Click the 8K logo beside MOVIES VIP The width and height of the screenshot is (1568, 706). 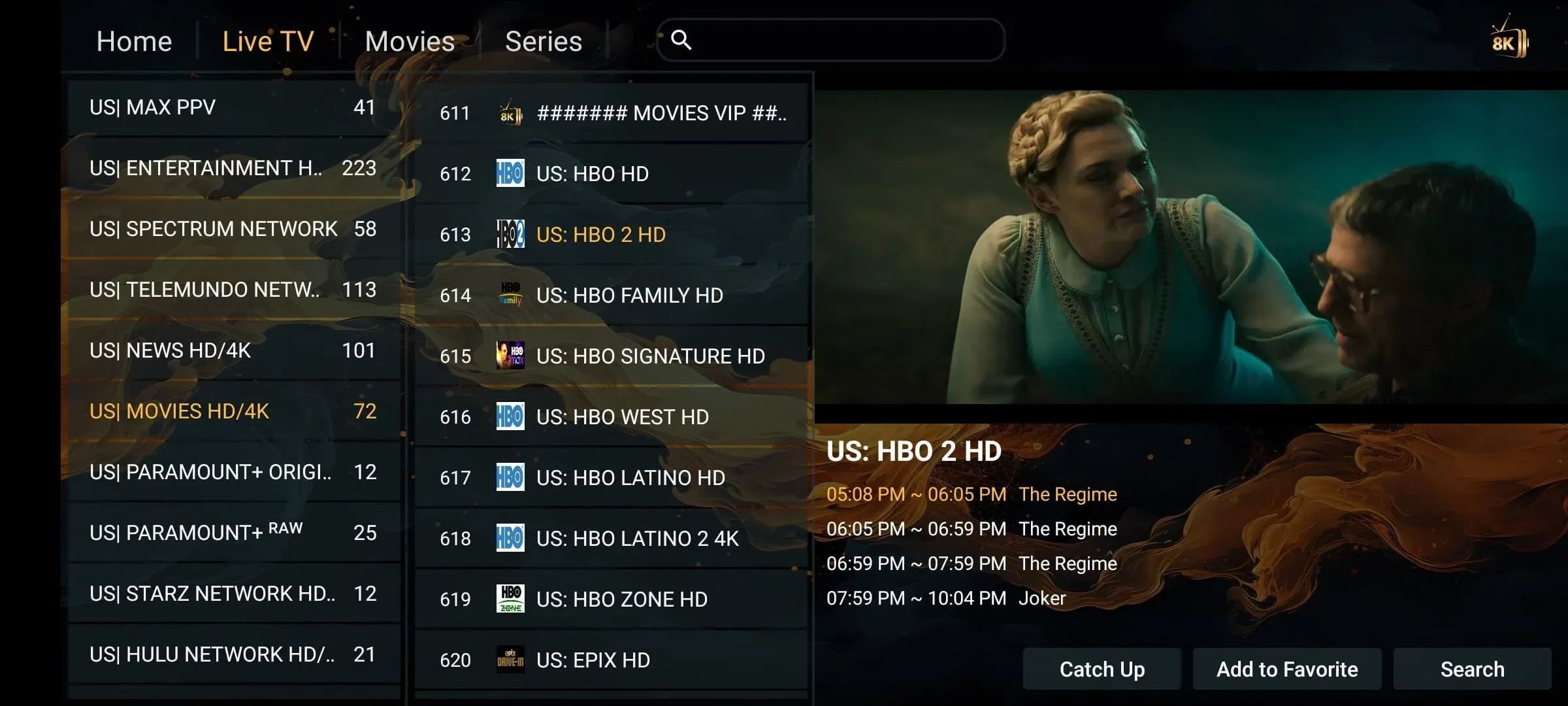coord(510,112)
